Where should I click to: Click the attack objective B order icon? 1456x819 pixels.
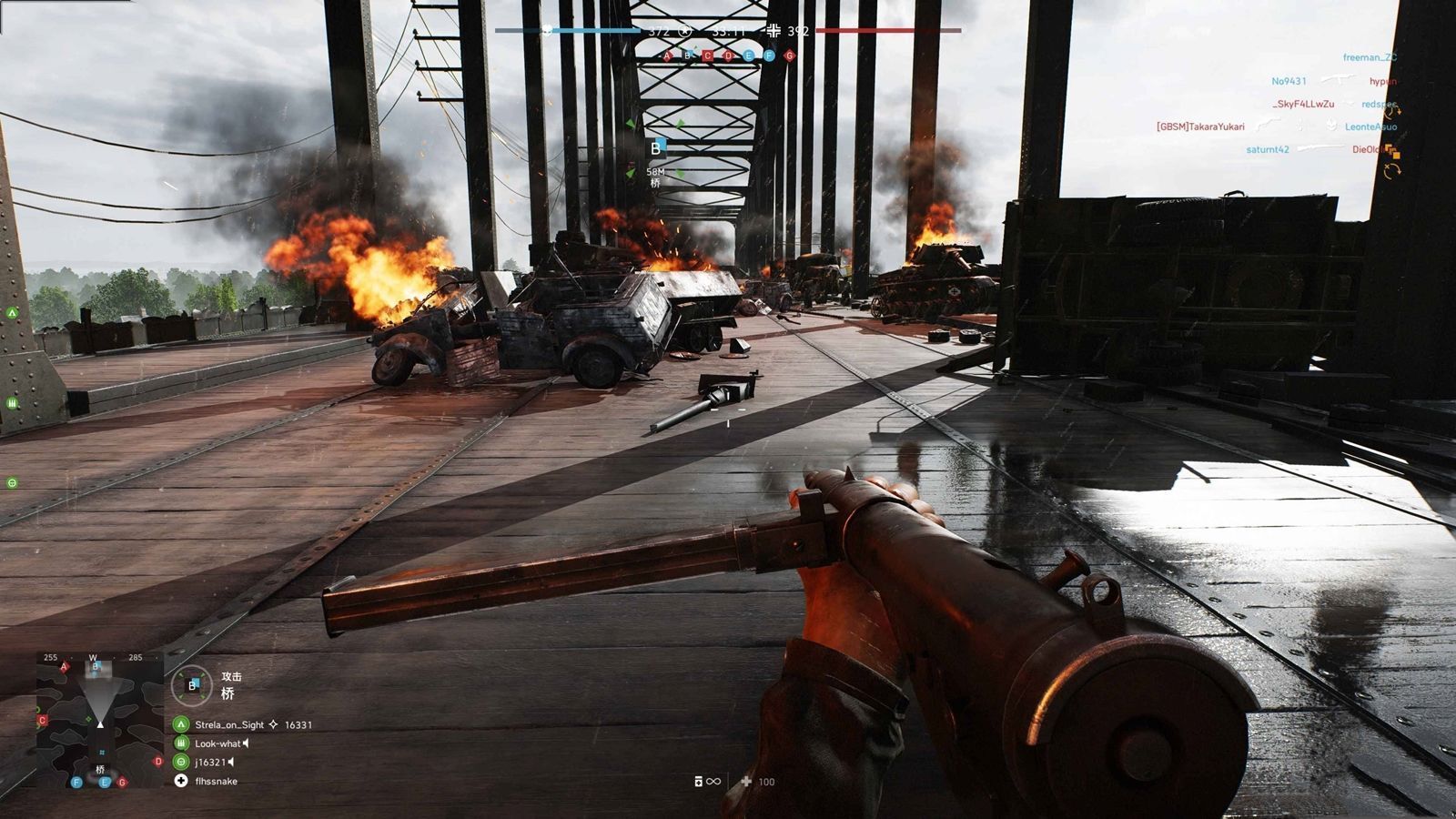192,685
